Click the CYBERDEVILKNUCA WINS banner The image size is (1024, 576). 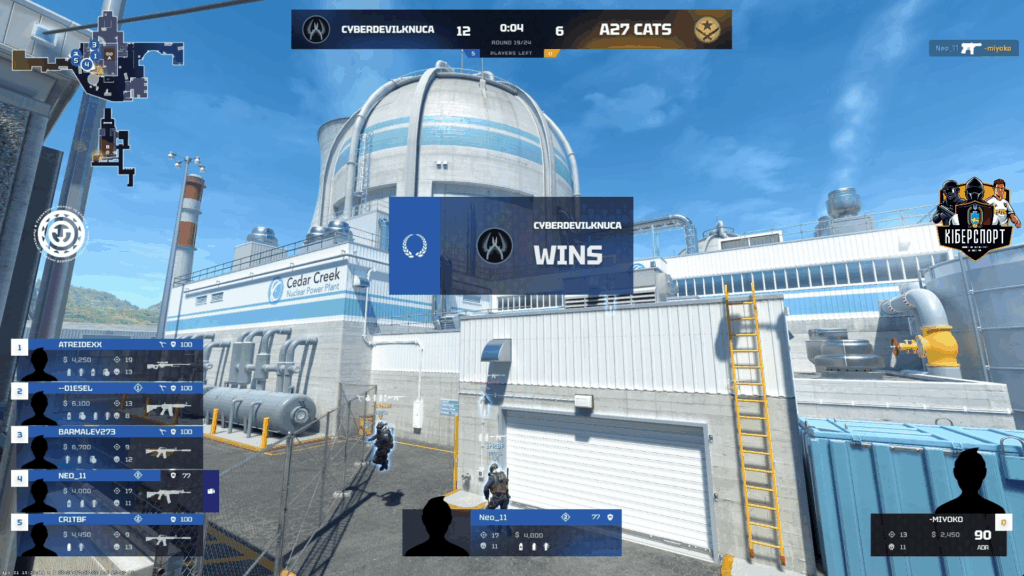tap(511, 245)
